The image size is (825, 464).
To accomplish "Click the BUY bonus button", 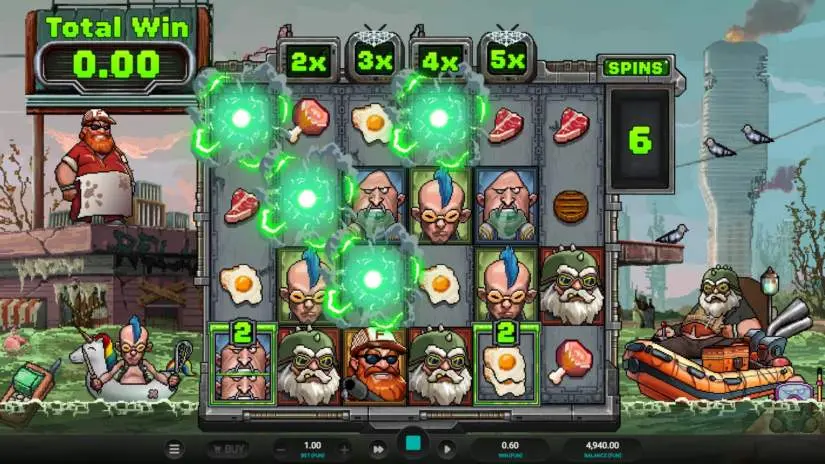I will point(227,449).
